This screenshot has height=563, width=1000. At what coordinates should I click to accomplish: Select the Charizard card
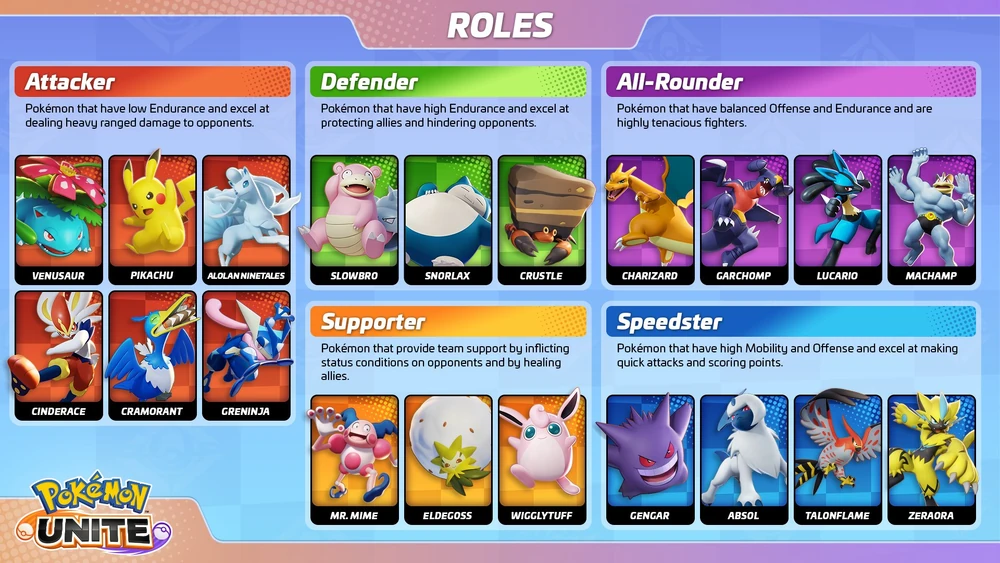pyautogui.click(x=650, y=219)
